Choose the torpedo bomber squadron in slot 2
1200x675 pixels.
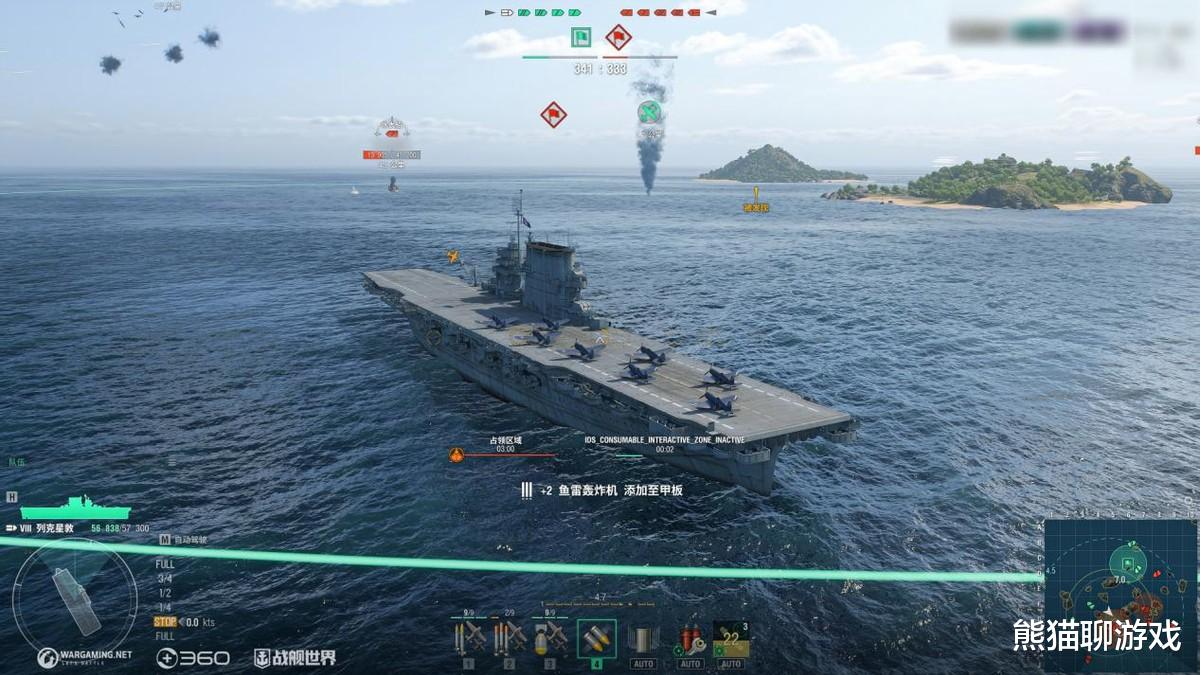(509, 637)
